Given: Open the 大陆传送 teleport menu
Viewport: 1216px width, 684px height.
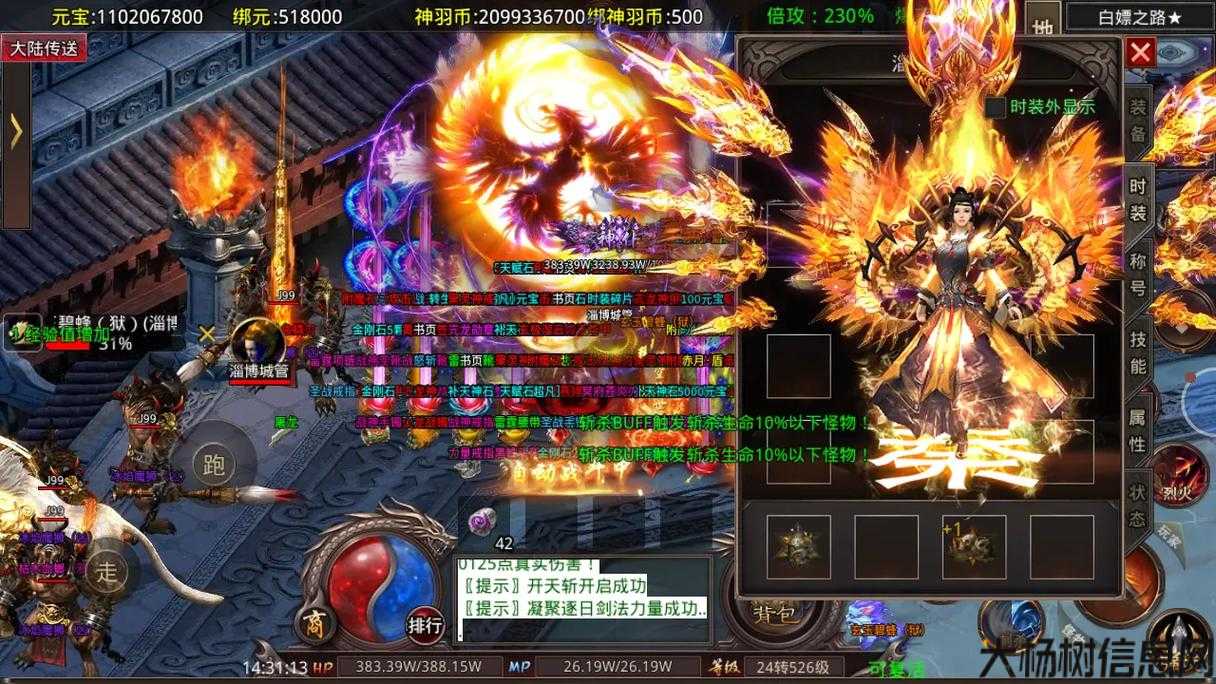Looking at the screenshot, I should tap(44, 47).
